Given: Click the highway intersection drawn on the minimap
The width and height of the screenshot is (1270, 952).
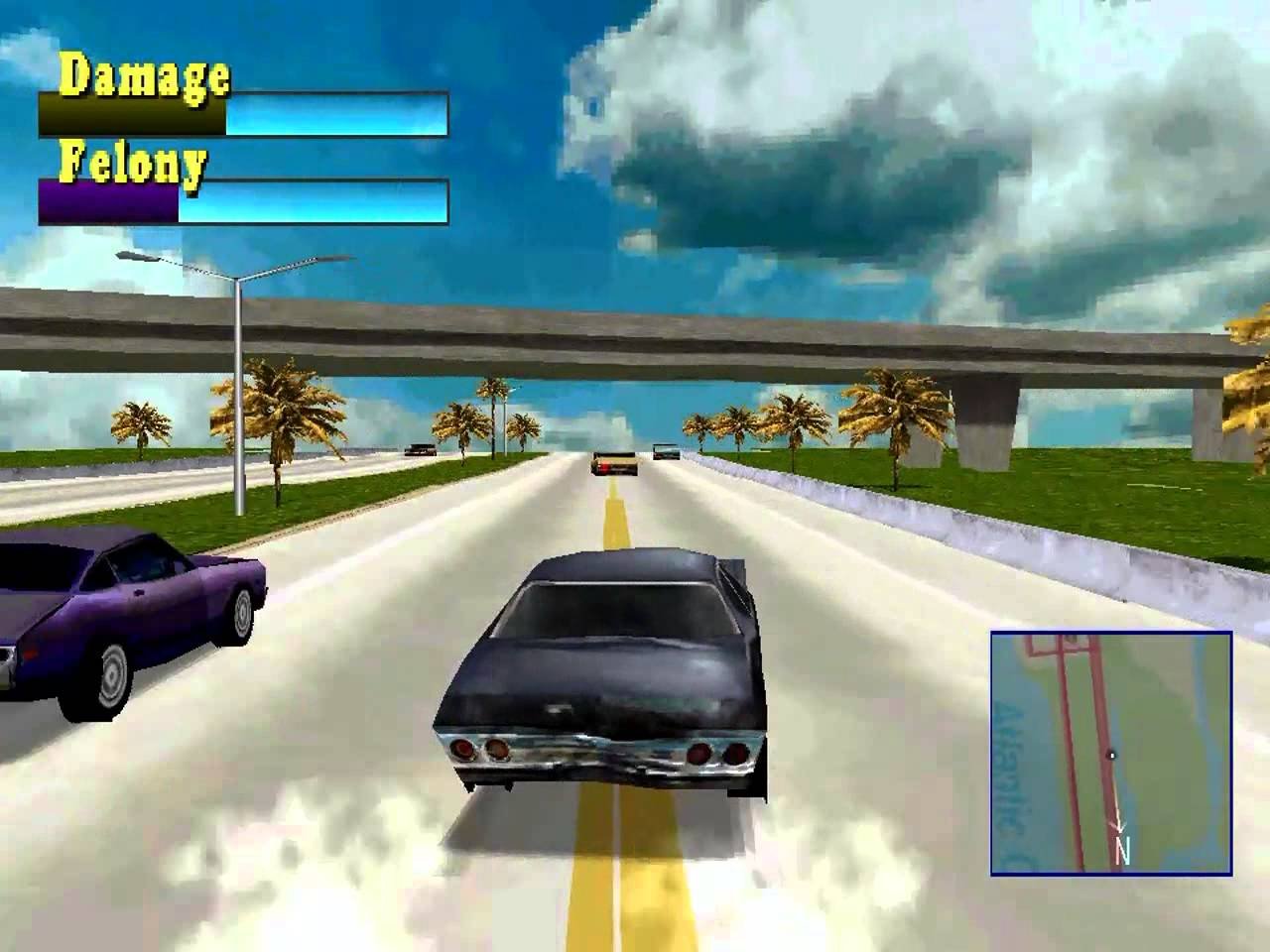Looking at the screenshot, I should coord(1061,647).
